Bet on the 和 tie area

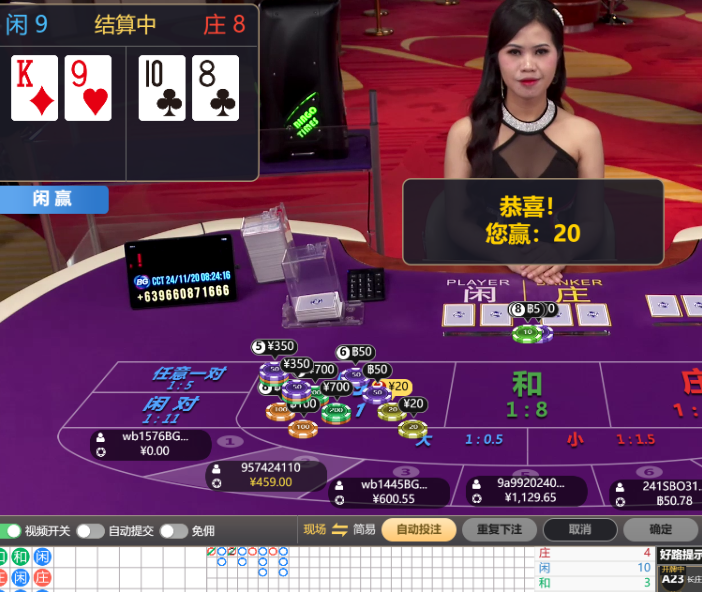(x=526, y=394)
